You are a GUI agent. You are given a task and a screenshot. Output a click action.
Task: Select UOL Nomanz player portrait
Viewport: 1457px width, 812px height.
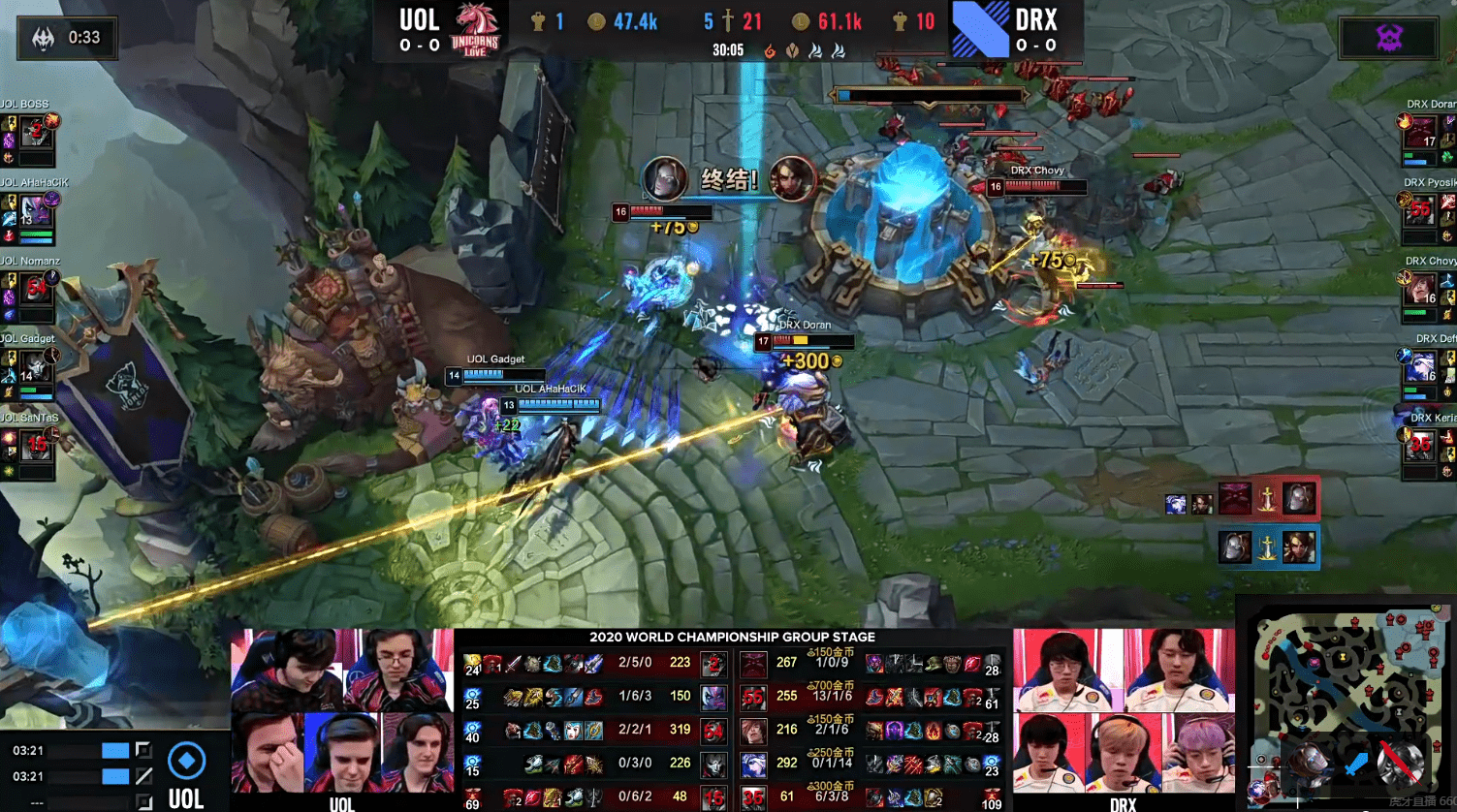click(x=36, y=289)
